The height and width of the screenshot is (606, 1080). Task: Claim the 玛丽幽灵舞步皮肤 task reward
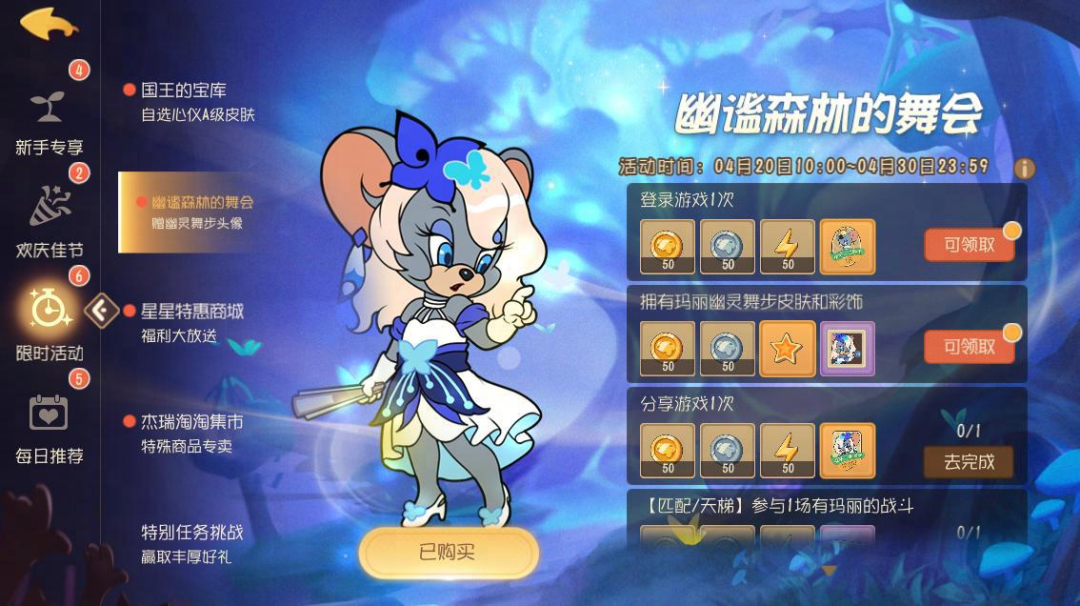click(969, 347)
